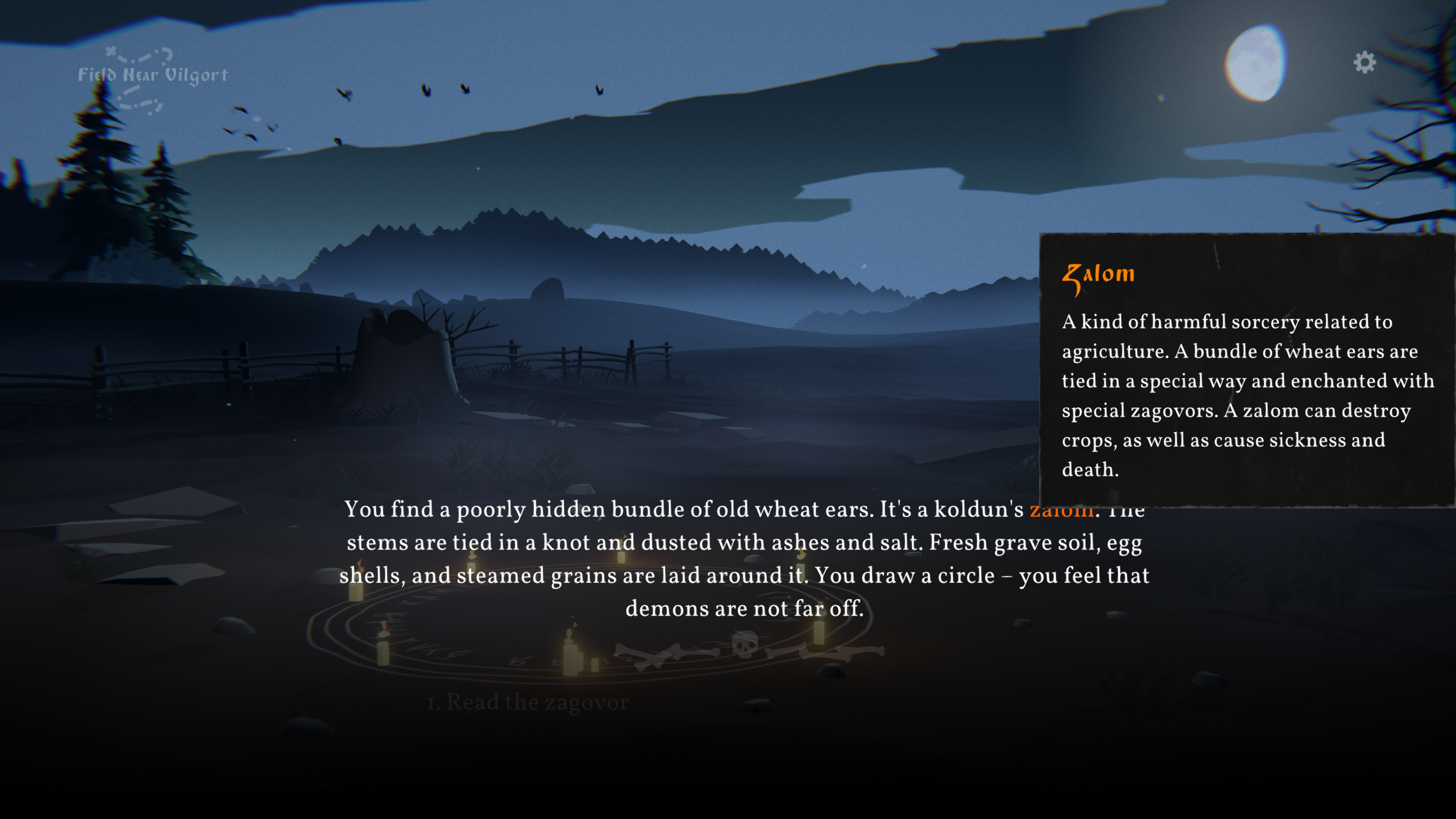Screen dimensions: 1456x819
Task: Choose the "Read the zagovor" option
Action: click(x=528, y=702)
